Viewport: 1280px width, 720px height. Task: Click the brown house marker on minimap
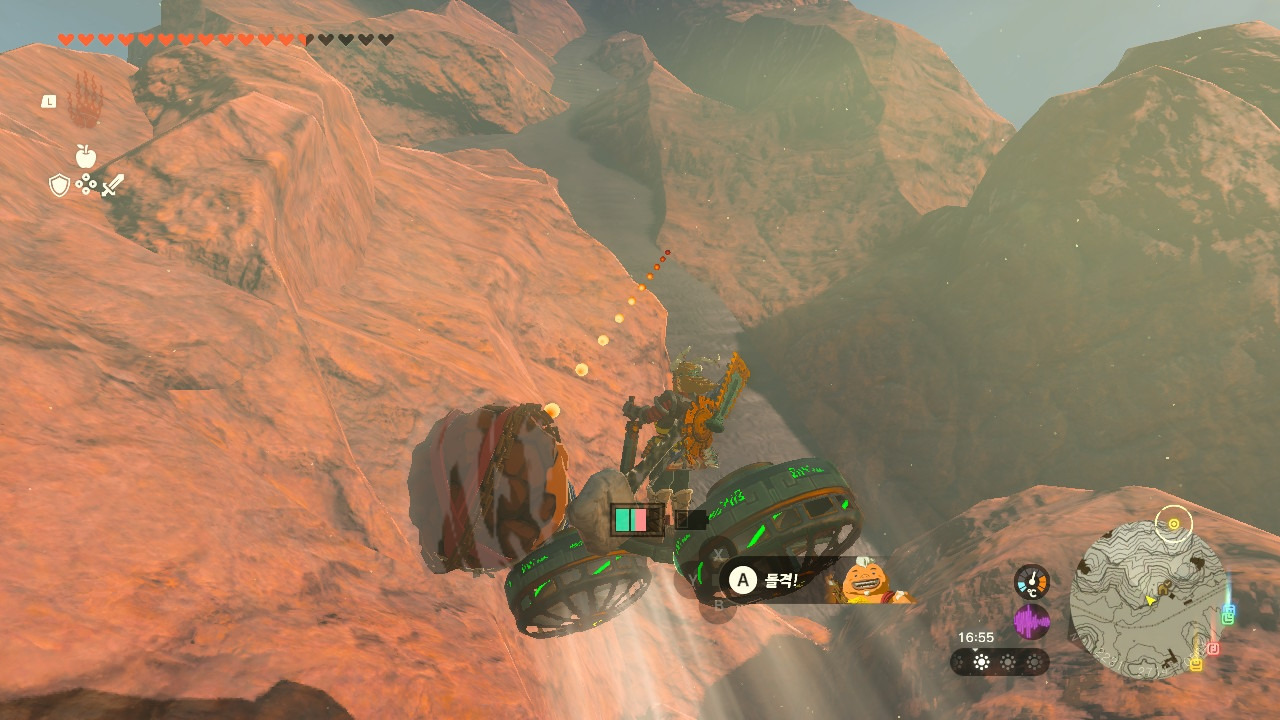[x=1164, y=588]
